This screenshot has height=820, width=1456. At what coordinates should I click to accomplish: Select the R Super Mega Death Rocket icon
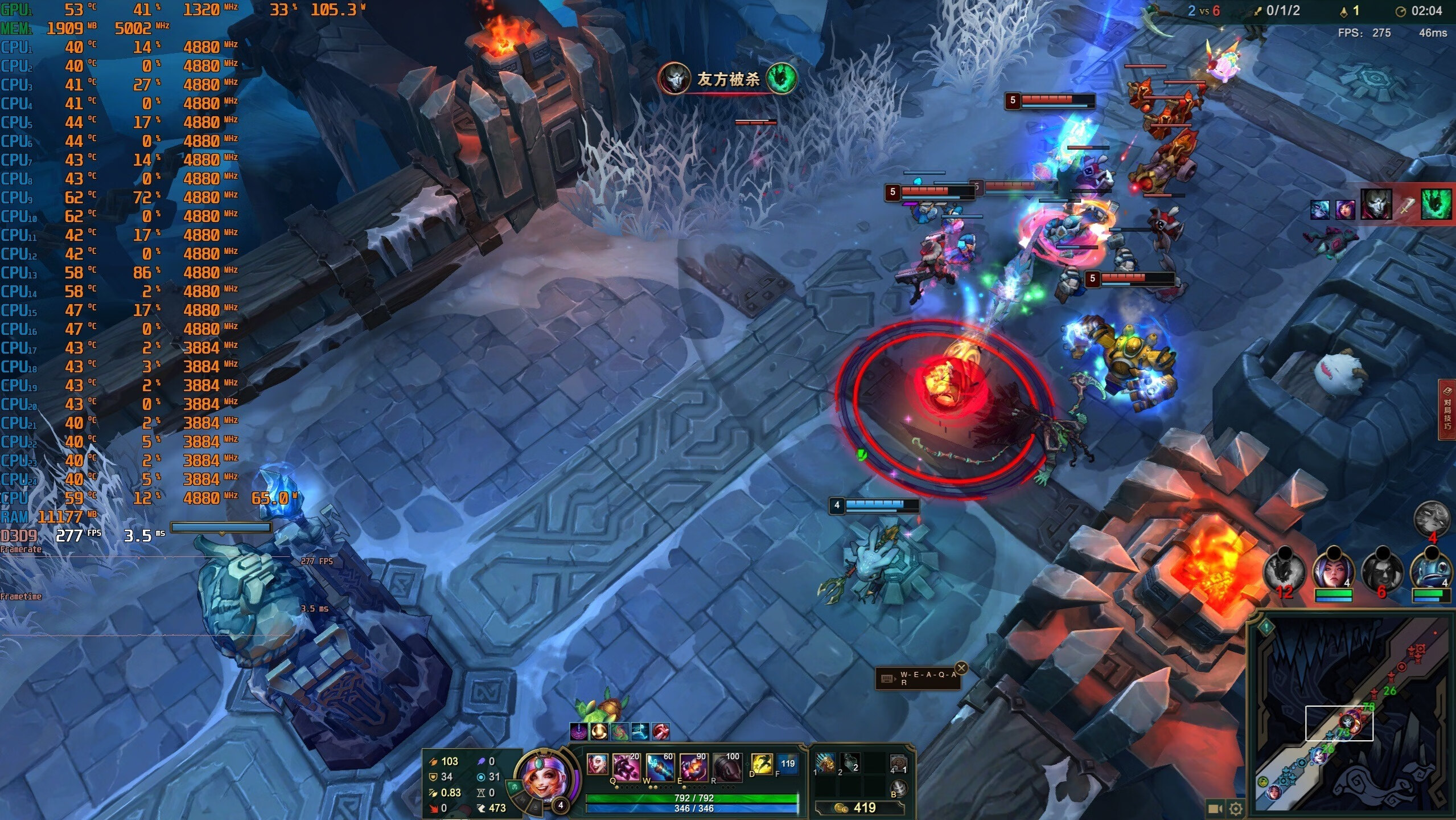tap(727, 768)
